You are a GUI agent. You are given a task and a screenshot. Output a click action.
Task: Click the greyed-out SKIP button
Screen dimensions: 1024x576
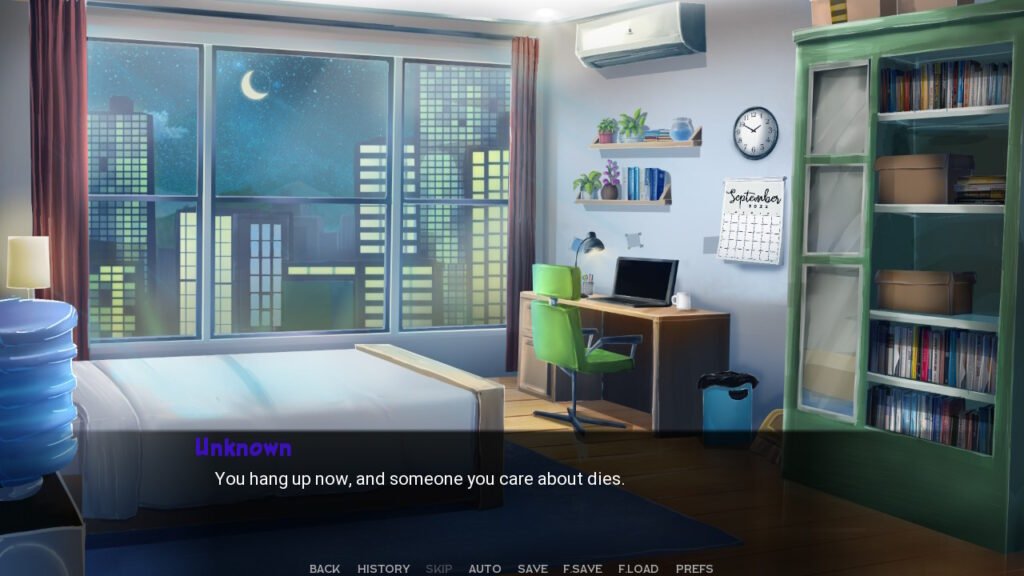pos(439,569)
